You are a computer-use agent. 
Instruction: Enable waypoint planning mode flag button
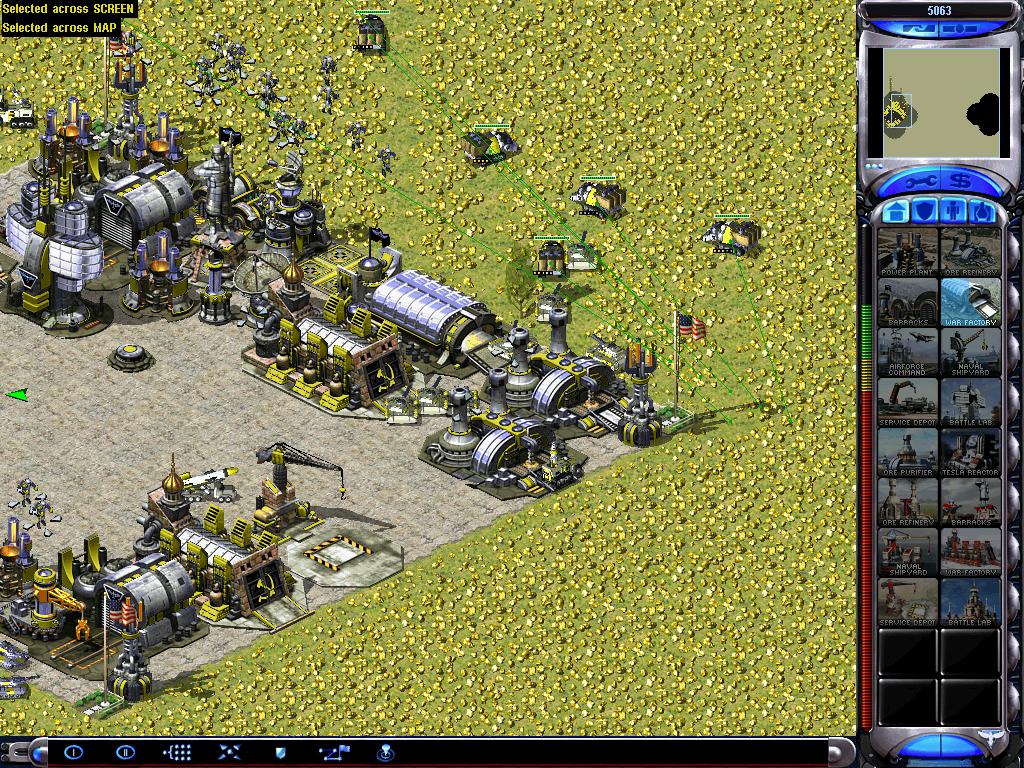coord(333,752)
